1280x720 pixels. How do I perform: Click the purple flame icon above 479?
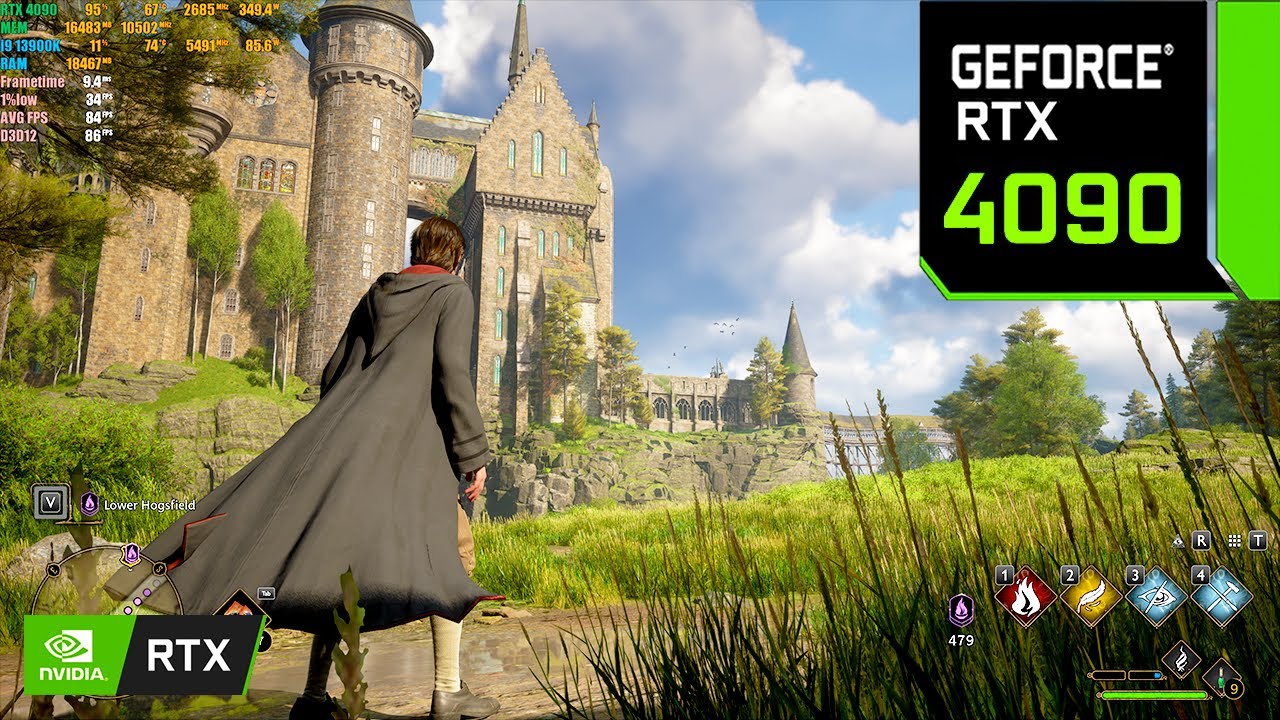click(x=961, y=610)
